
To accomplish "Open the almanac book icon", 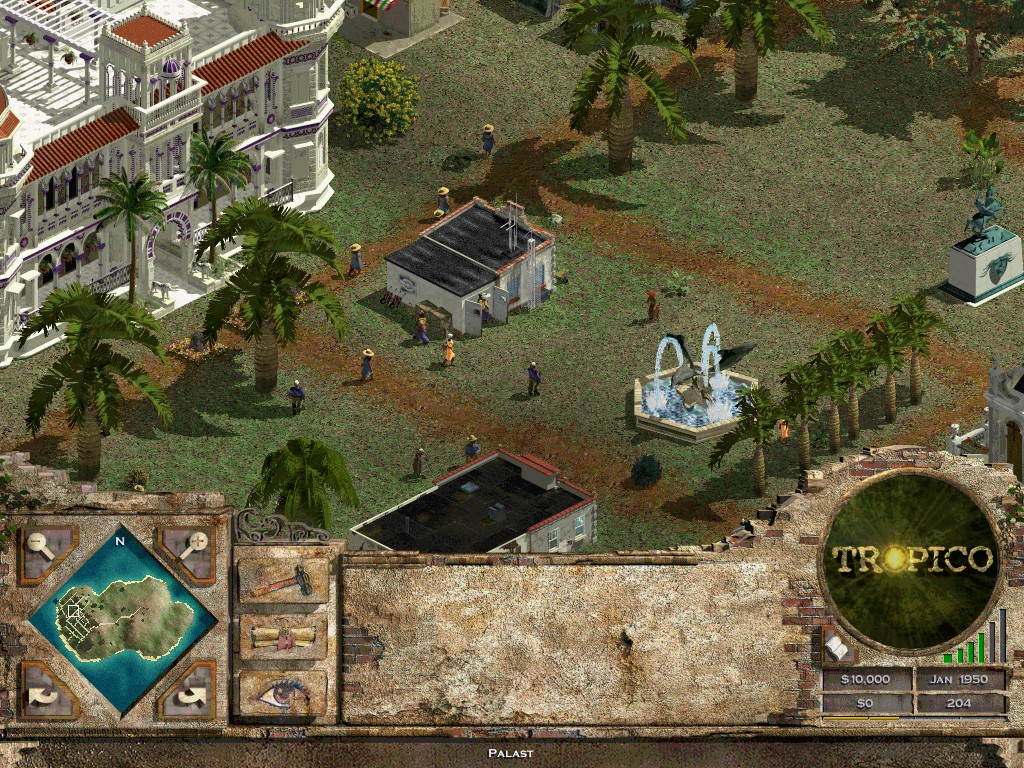I will [838, 648].
